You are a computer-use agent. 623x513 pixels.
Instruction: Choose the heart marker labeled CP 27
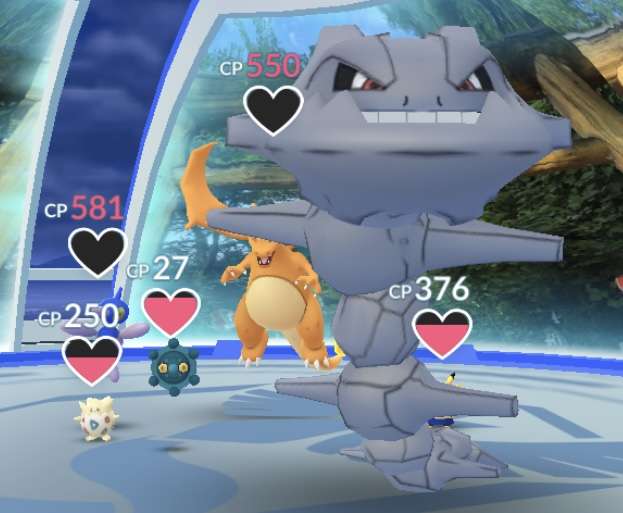pos(171,313)
